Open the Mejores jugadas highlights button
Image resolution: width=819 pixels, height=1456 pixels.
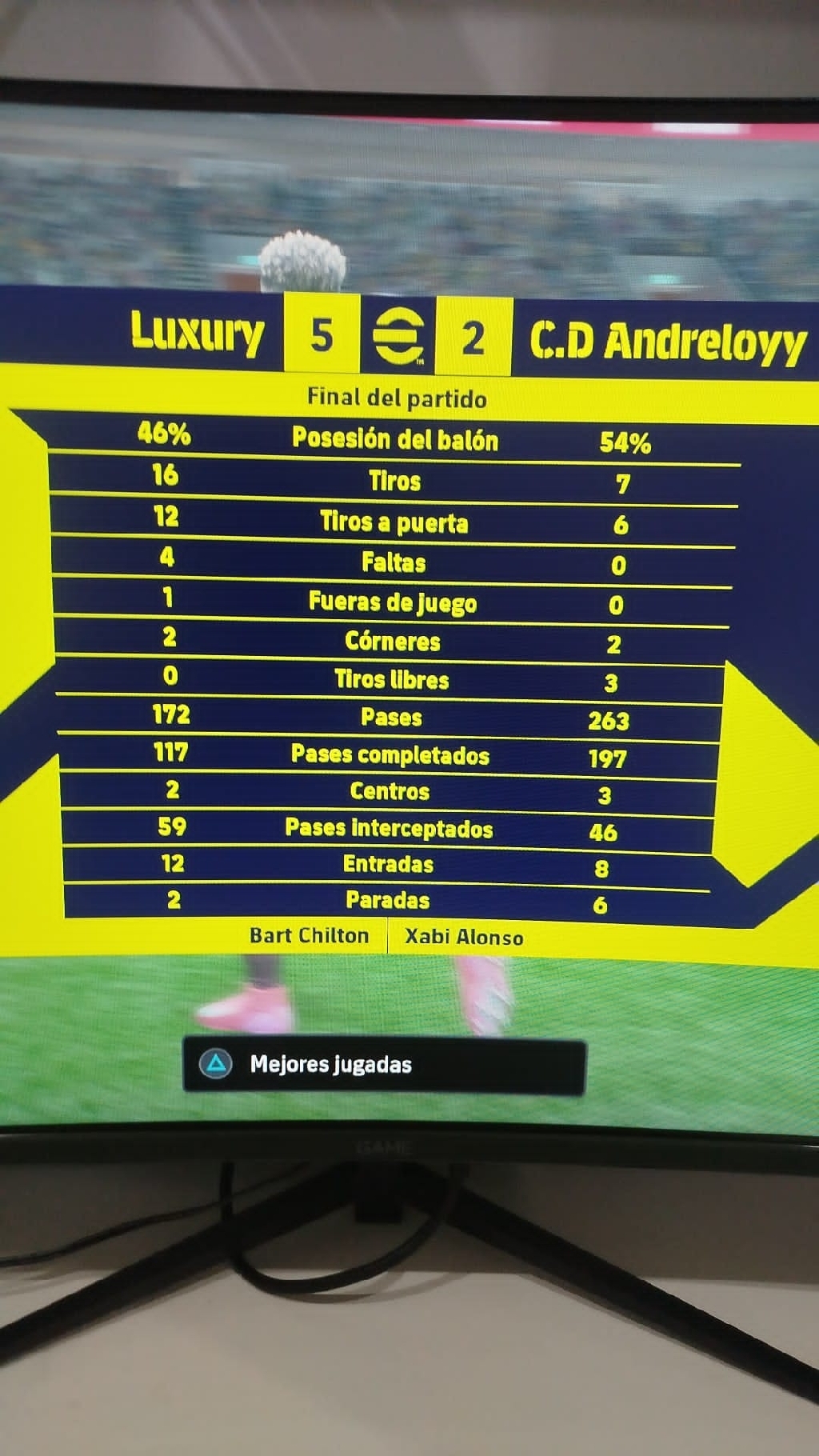pyautogui.click(x=383, y=1065)
